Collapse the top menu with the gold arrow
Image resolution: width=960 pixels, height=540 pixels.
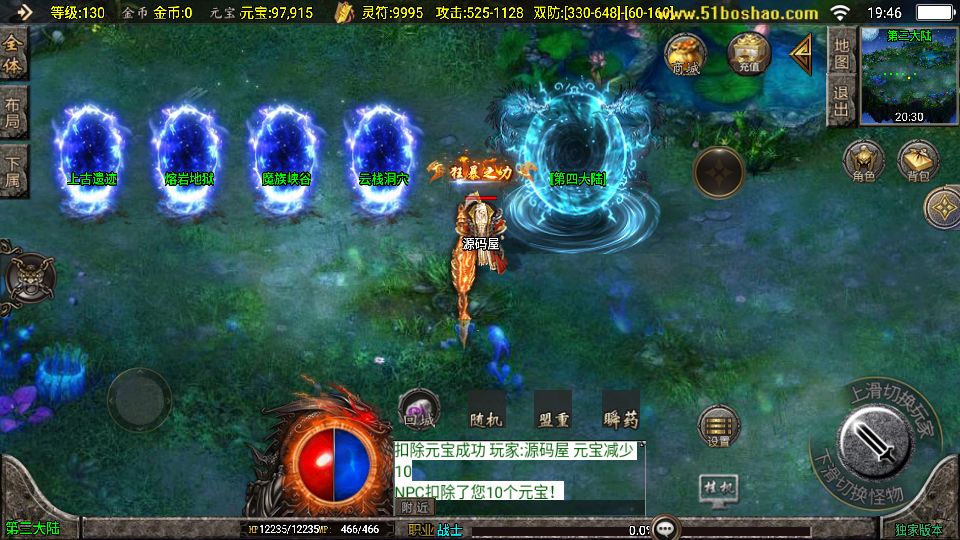(x=801, y=53)
